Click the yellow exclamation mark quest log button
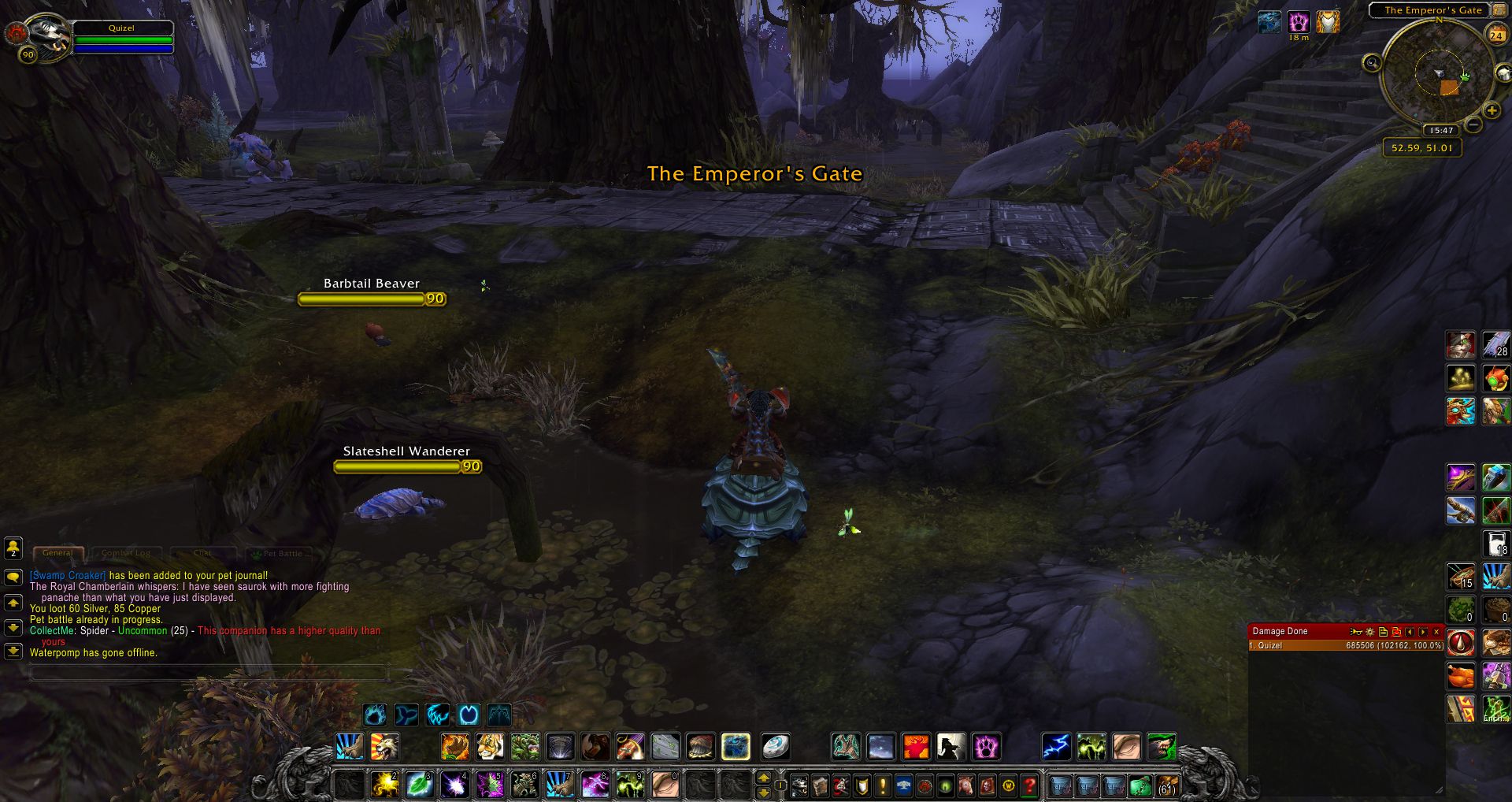This screenshot has width=1512, height=802. coord(883,785)
